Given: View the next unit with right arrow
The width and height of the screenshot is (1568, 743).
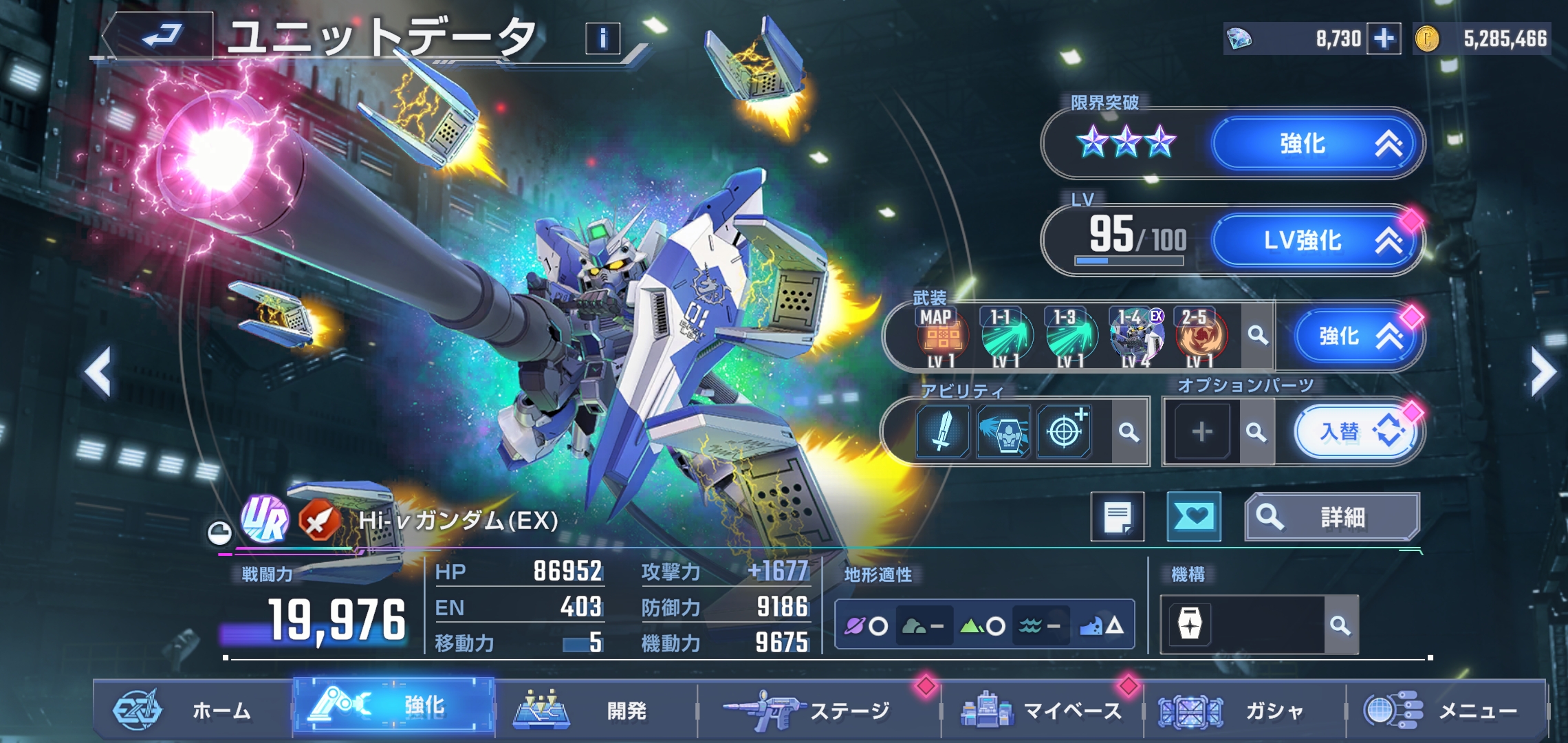Looking at the screenshot, I should [1541, 372].
